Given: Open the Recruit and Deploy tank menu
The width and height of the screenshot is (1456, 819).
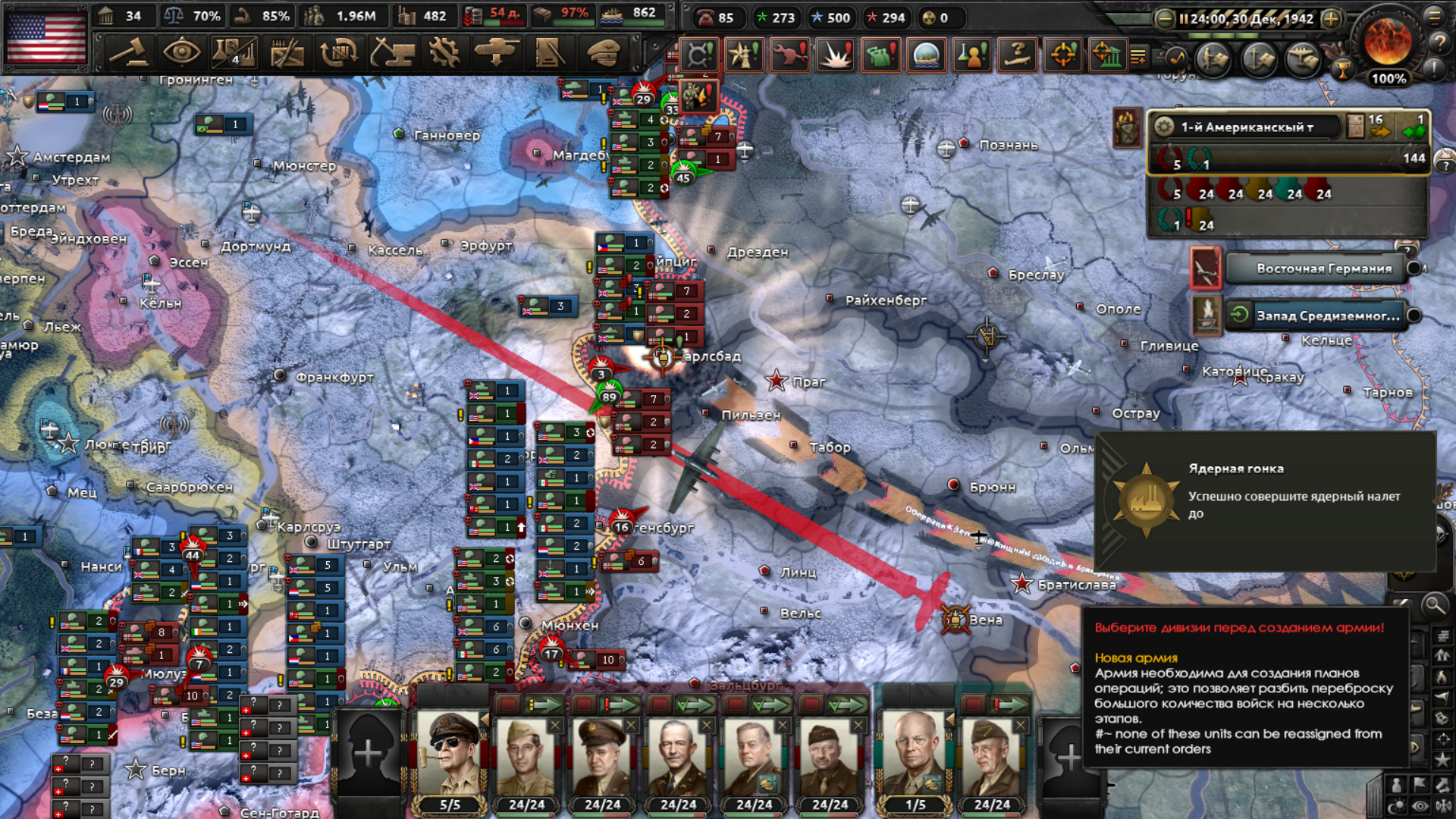Looking at the screenshot, I should coord(497,52).
